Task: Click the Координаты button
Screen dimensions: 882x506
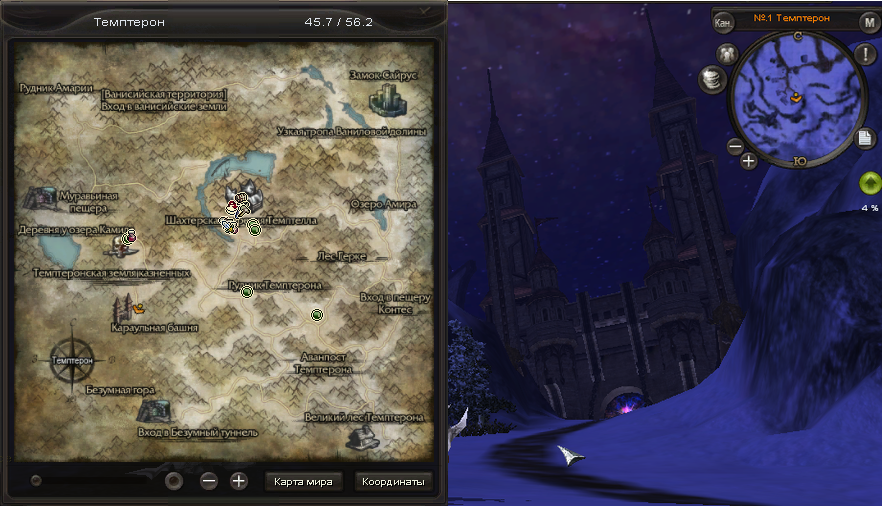Action: click(x=393, y=482)
